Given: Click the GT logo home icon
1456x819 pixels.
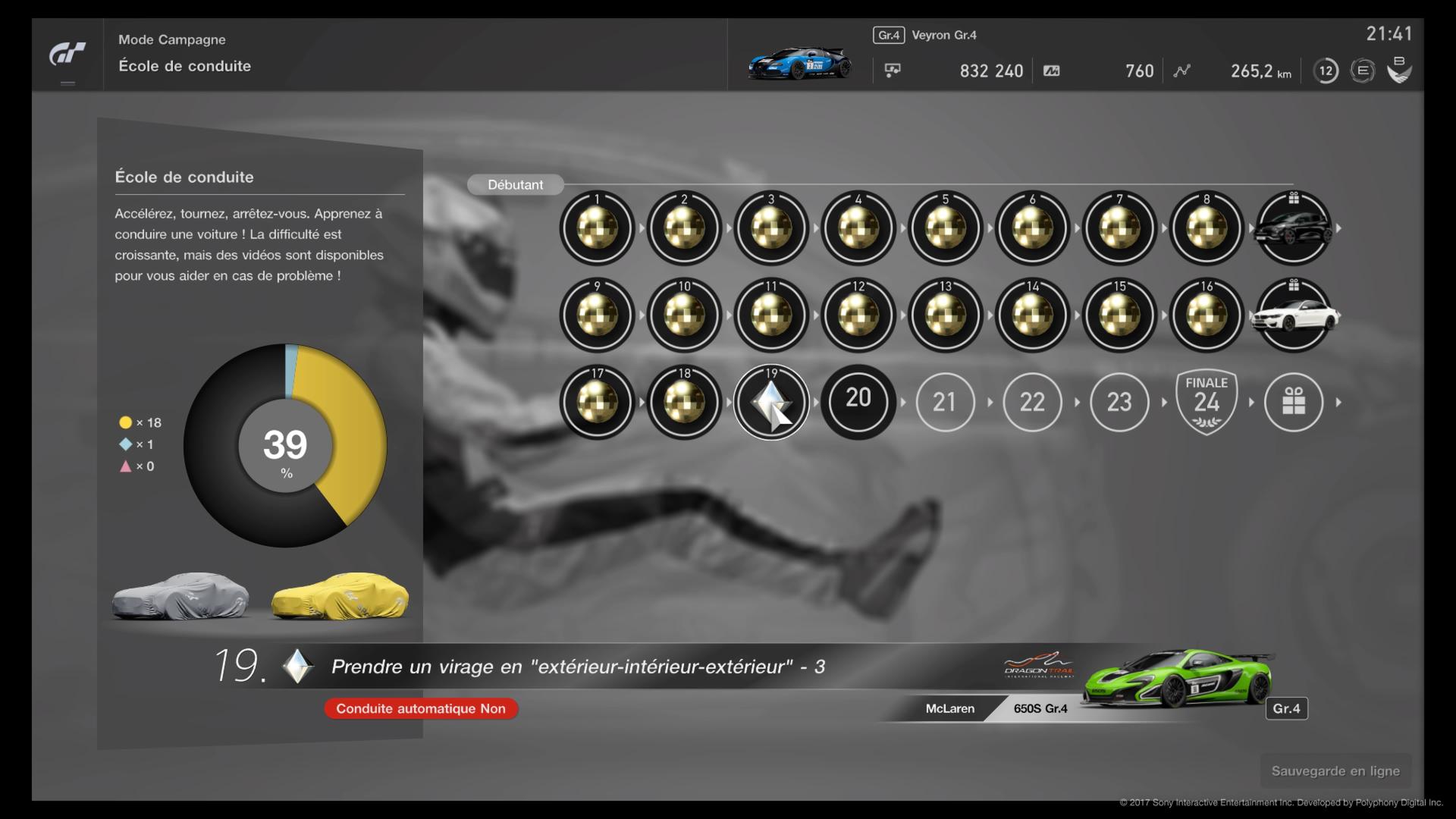Looking at the screenshot, I should [x=67, y=55].
